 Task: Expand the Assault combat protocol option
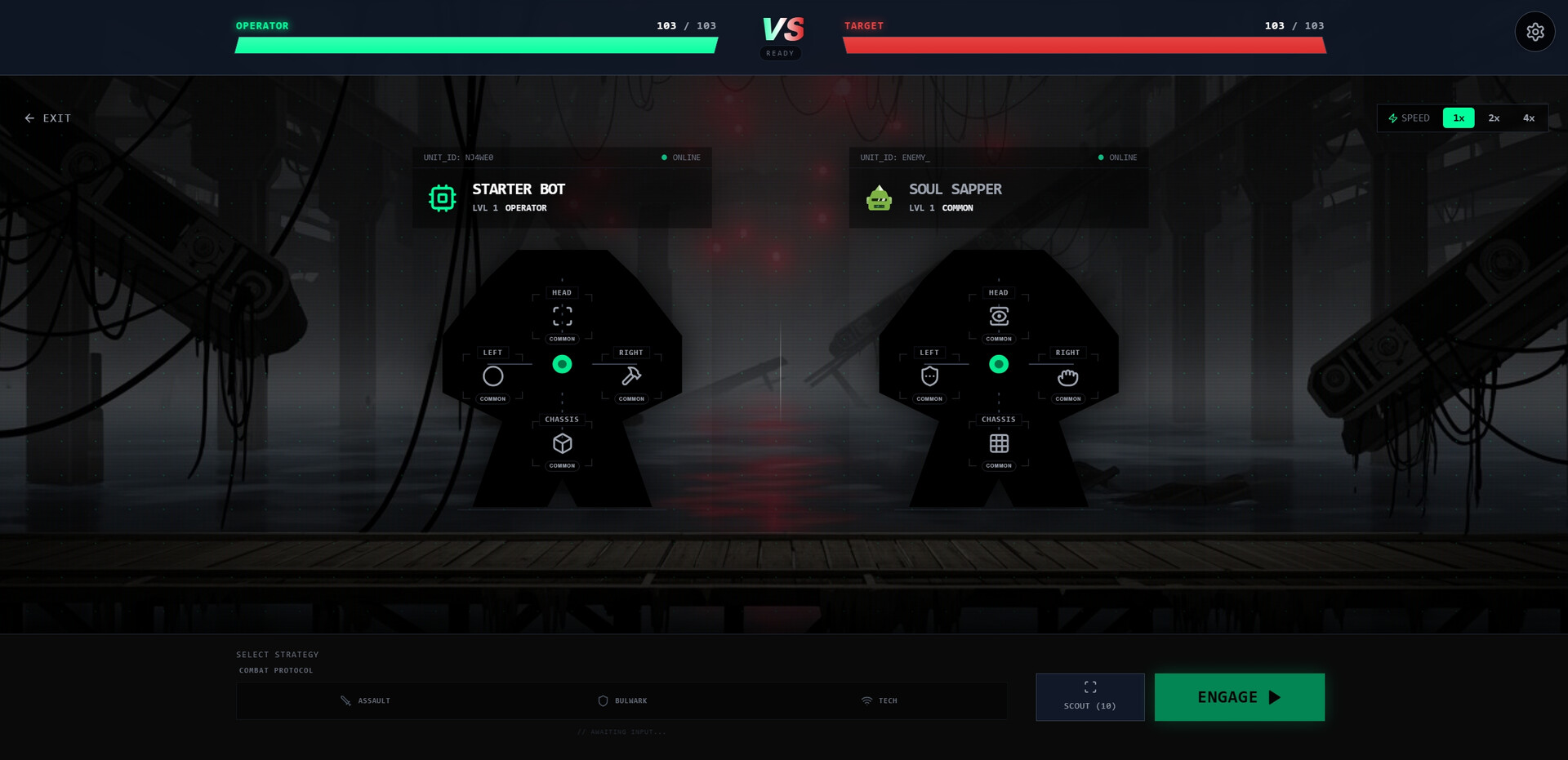(x=367, y=700)
